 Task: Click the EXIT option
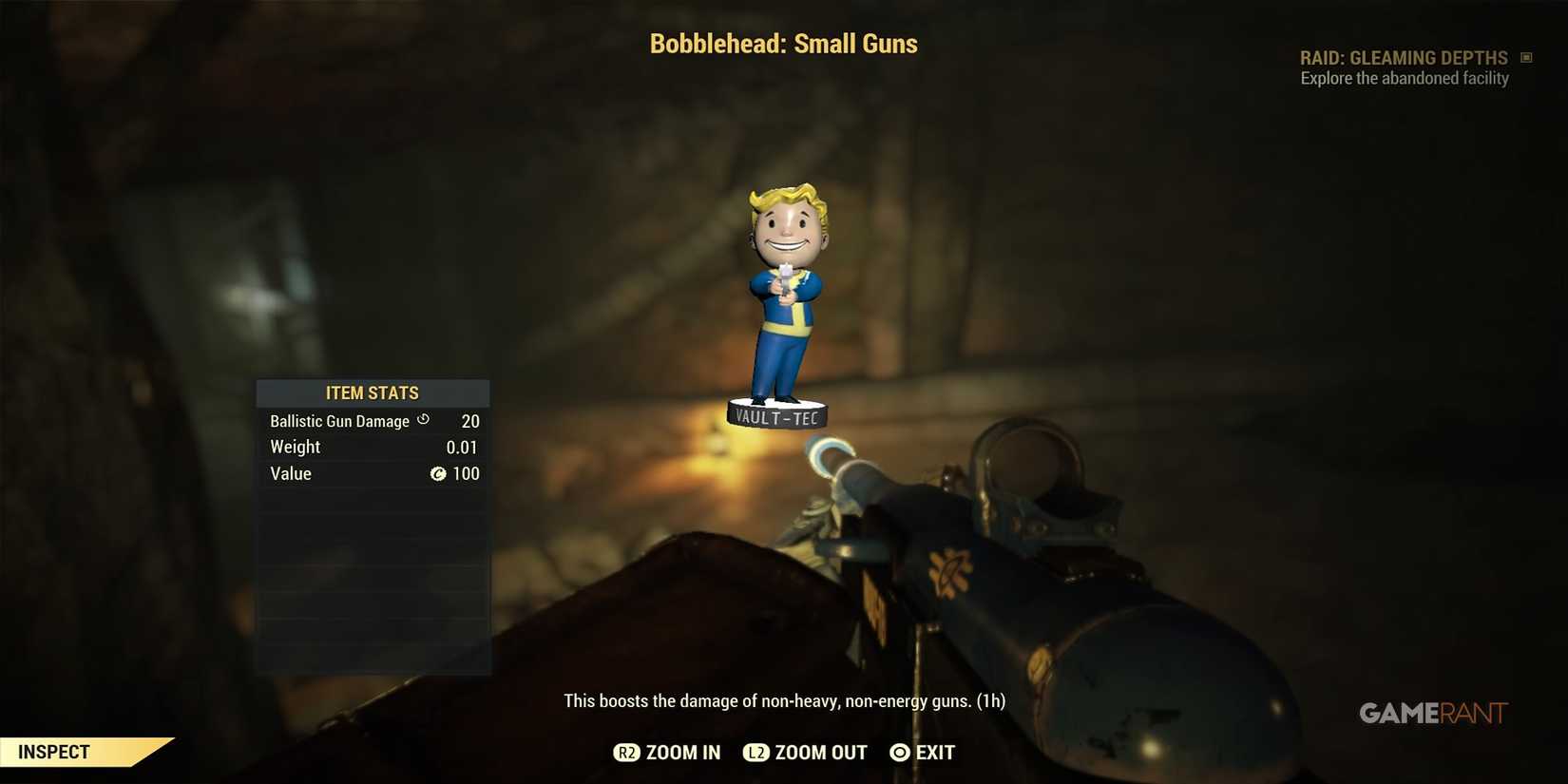coord(924,752)
